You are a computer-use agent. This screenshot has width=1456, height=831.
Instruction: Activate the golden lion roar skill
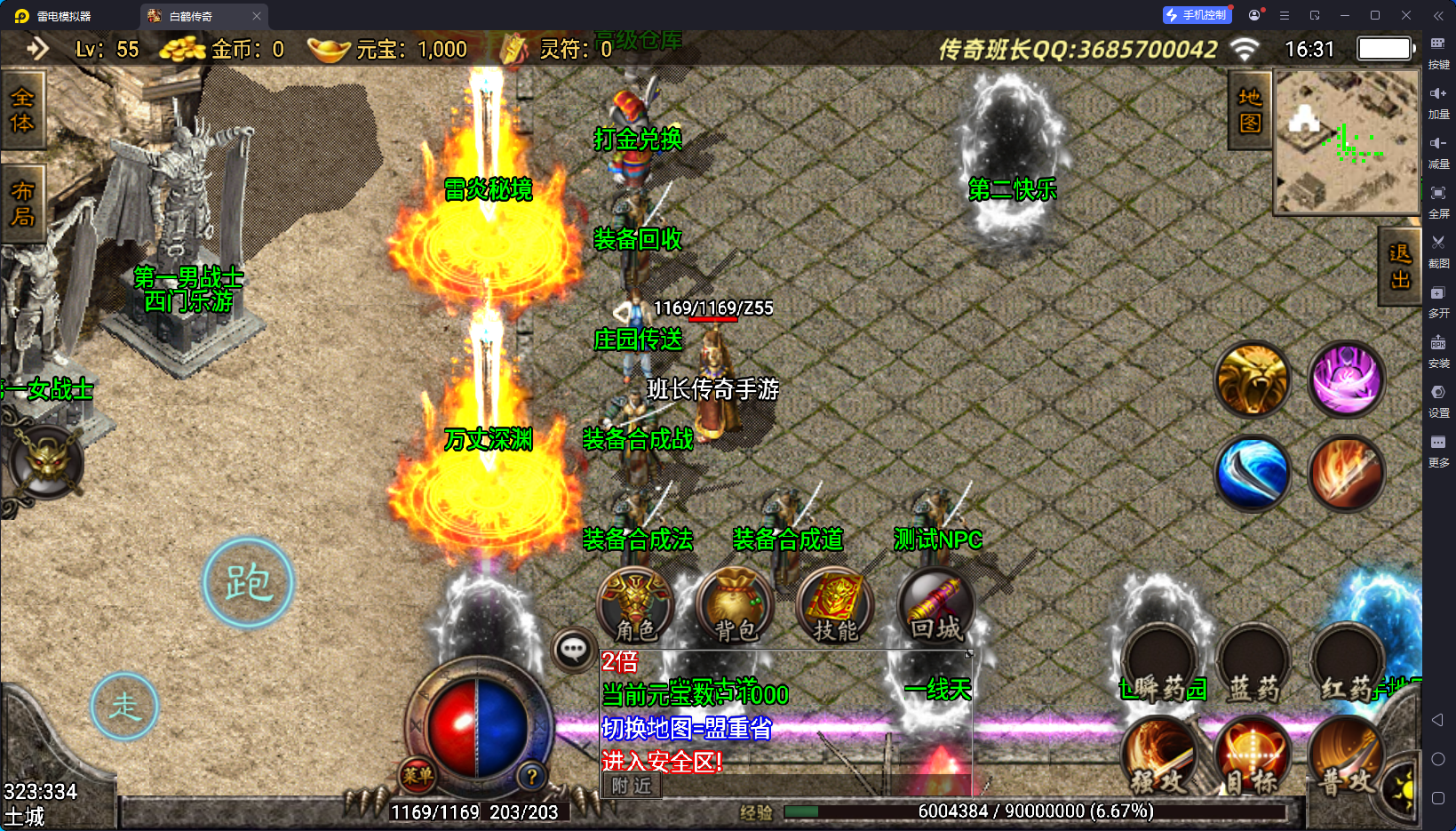tap(1253, 380)
